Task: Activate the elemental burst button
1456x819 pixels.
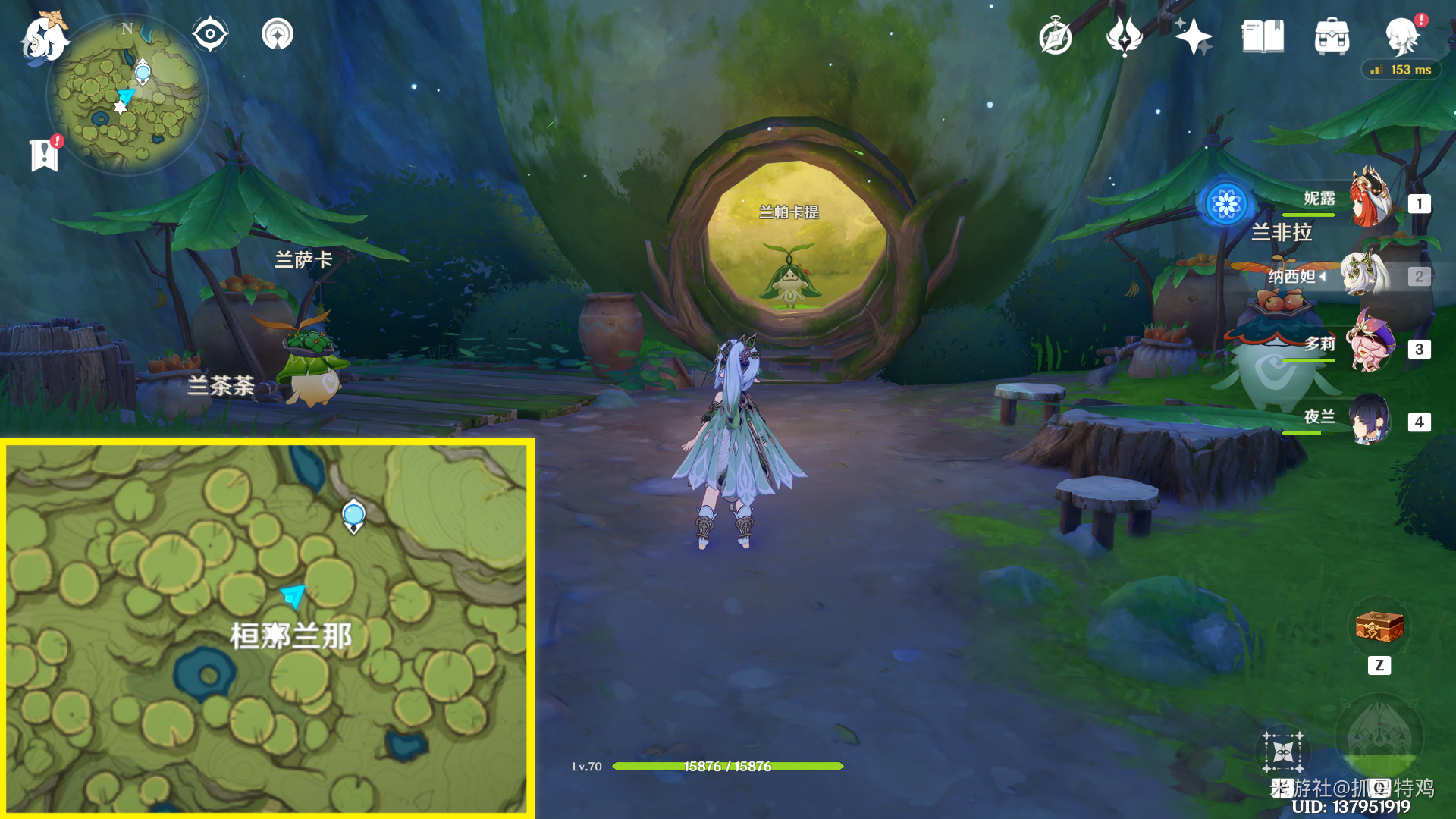Action: 1379,736
